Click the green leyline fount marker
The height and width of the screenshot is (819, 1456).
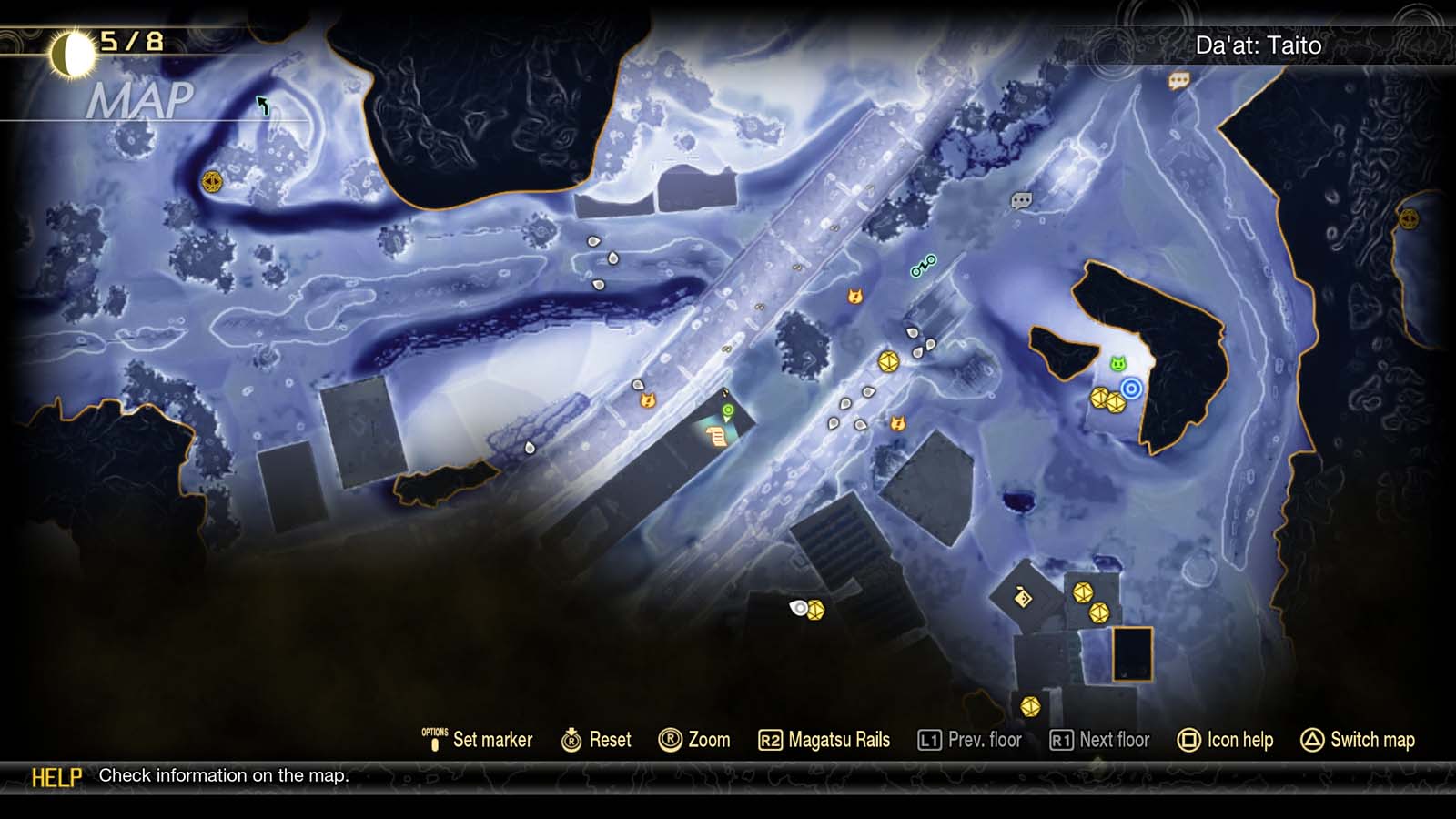point(727,411)
